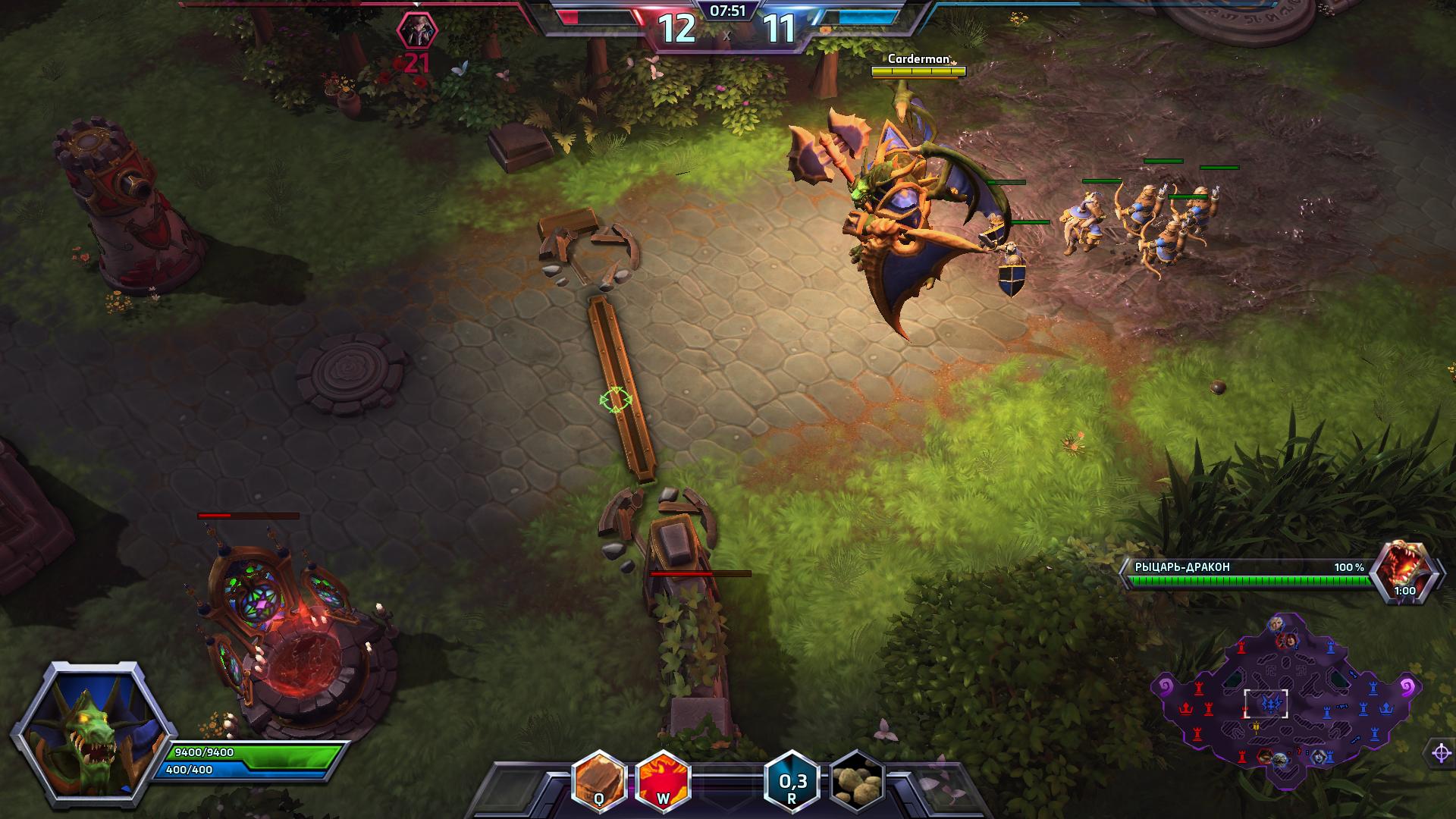Image resolution: width=1456 pixels, height=819 pixels.
Task: Activate the Q rock-smash ability
Action: 599,779
